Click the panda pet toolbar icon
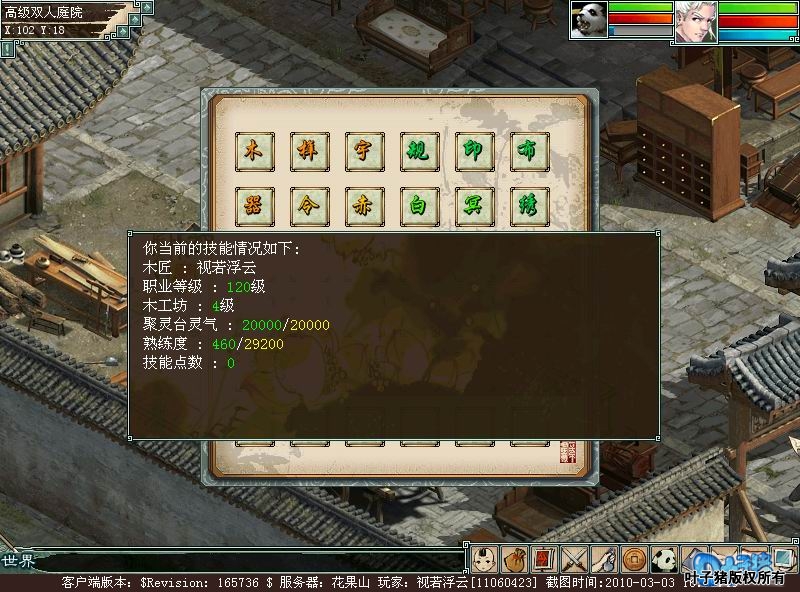The height and width of the screenshot is (592, 800). 663,558
